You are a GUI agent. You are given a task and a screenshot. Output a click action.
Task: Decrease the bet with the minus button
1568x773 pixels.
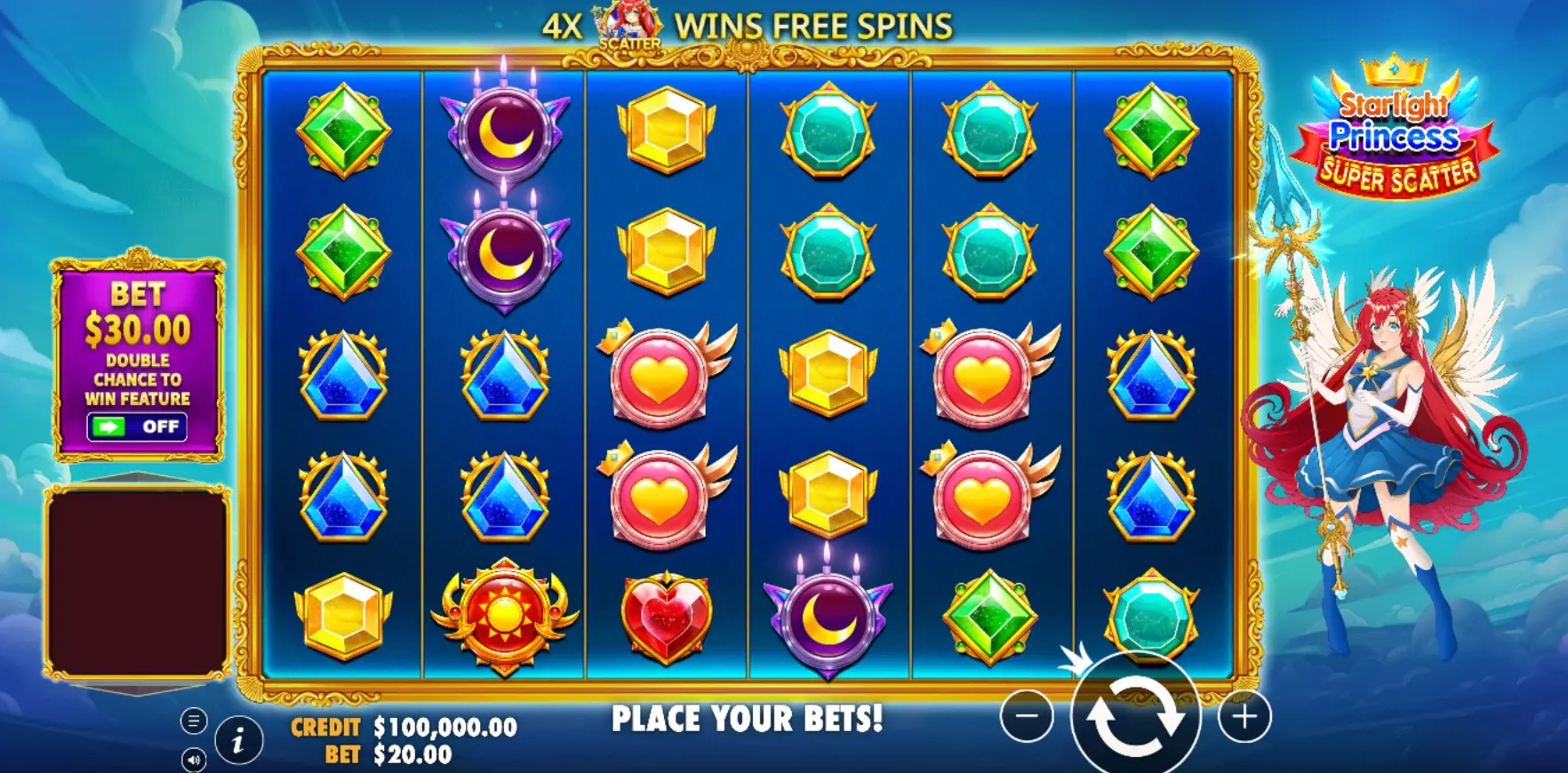tap(1027, 716)
